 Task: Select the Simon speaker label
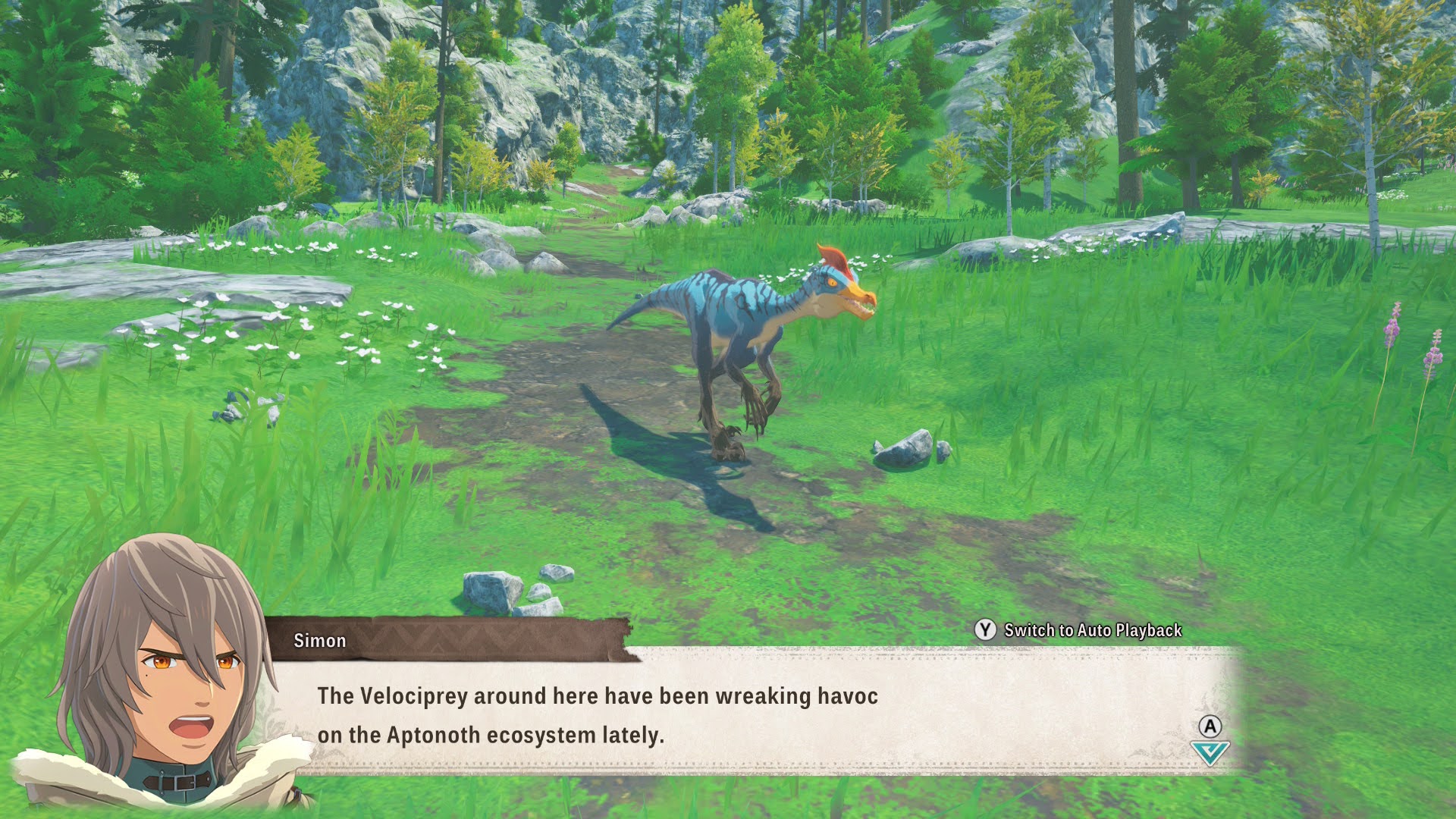tap(320, 641)
